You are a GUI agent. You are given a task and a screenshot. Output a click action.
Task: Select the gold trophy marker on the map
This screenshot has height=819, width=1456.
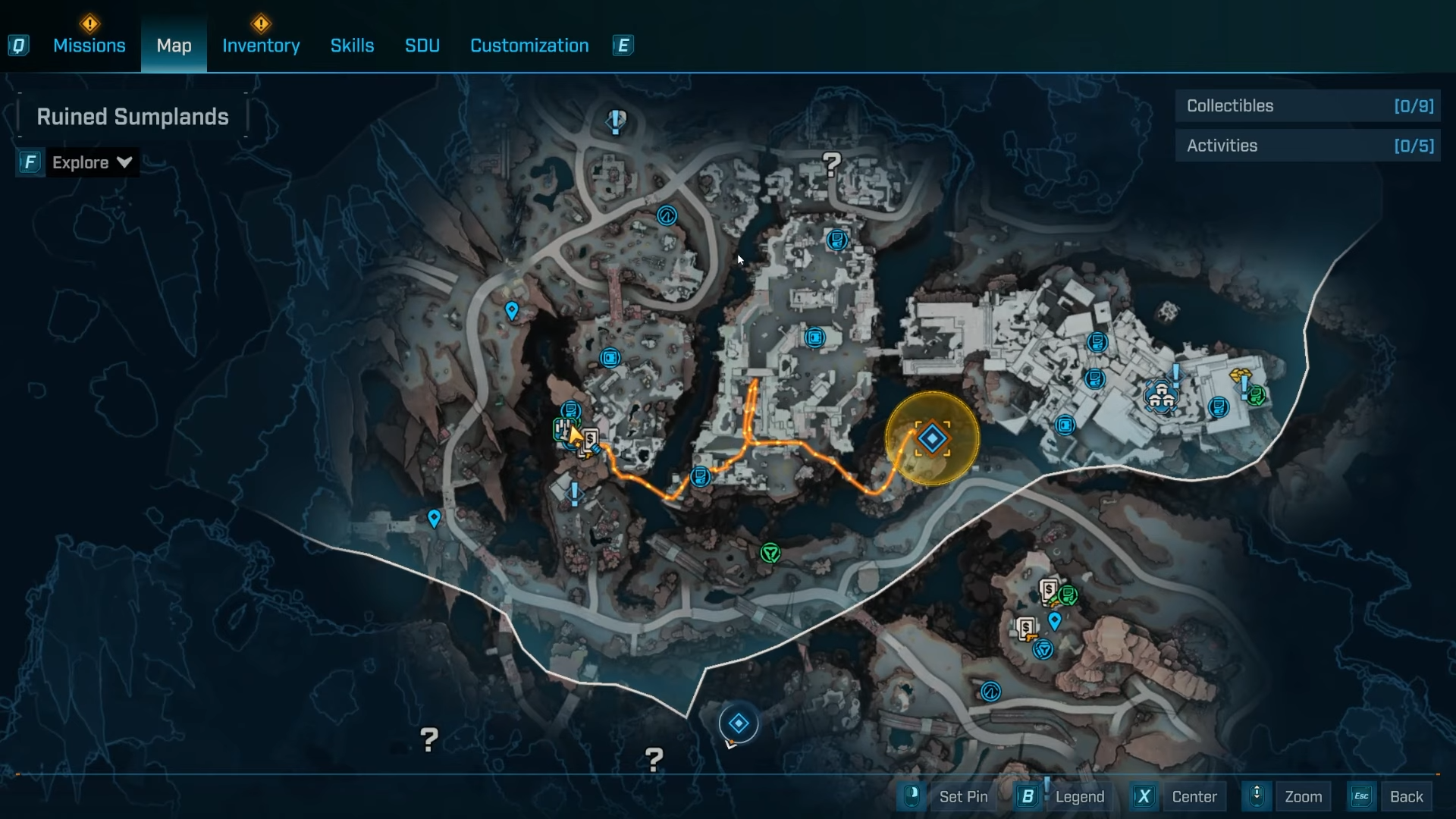click(1241, 375)
